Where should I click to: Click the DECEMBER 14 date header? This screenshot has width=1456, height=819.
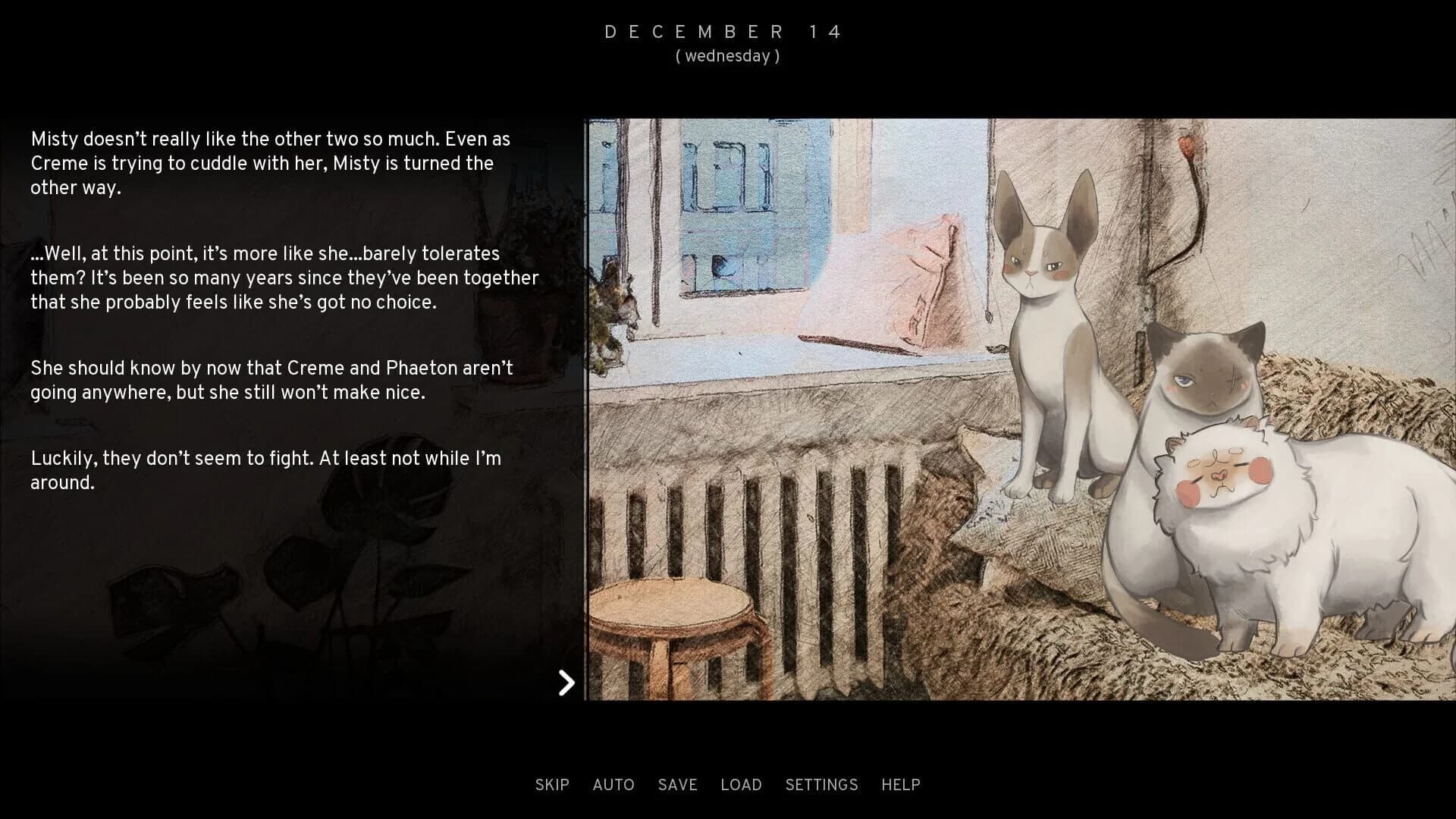723,31
